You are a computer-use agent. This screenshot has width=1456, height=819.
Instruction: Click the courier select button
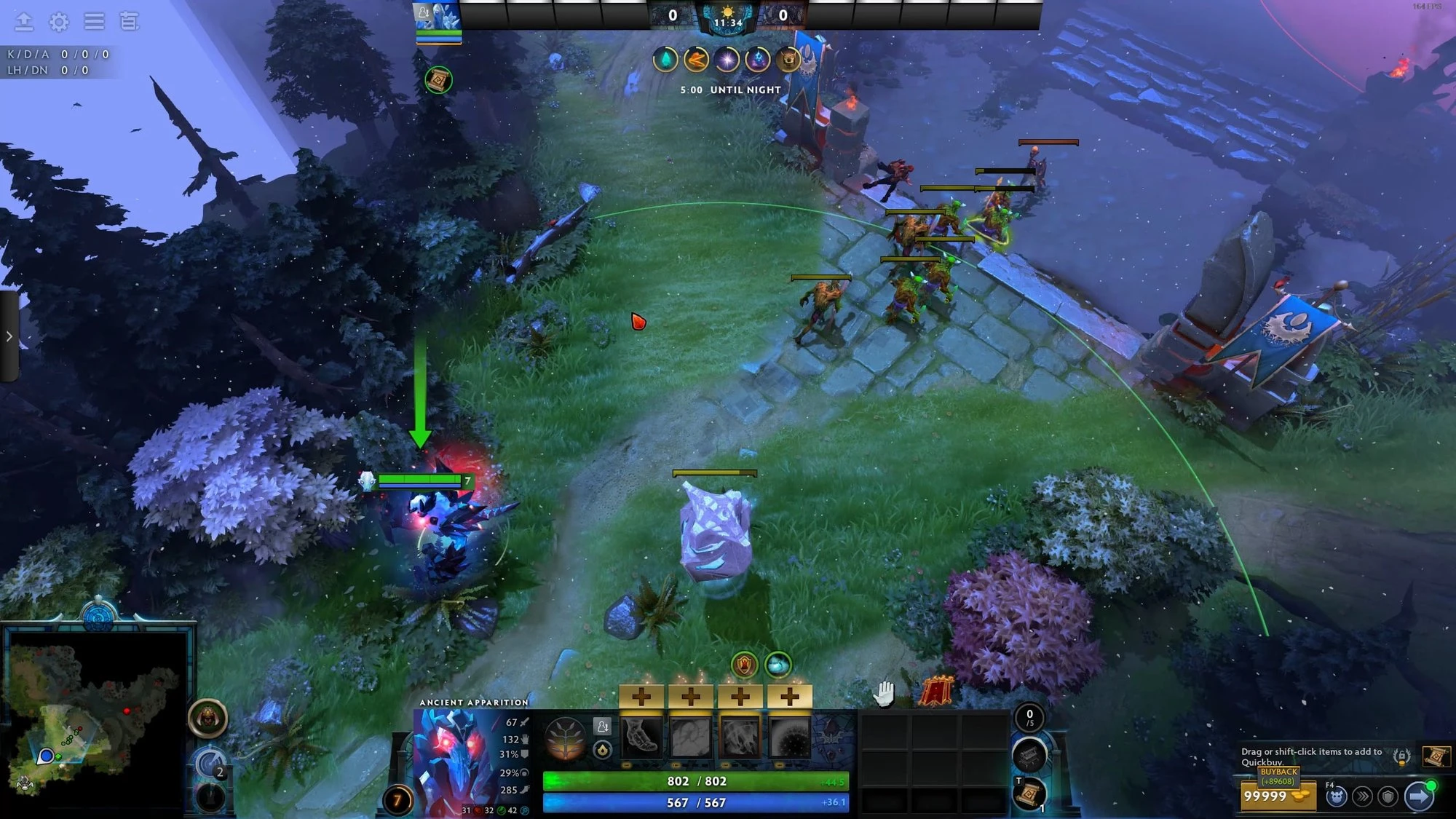[x=1336, y=796]
